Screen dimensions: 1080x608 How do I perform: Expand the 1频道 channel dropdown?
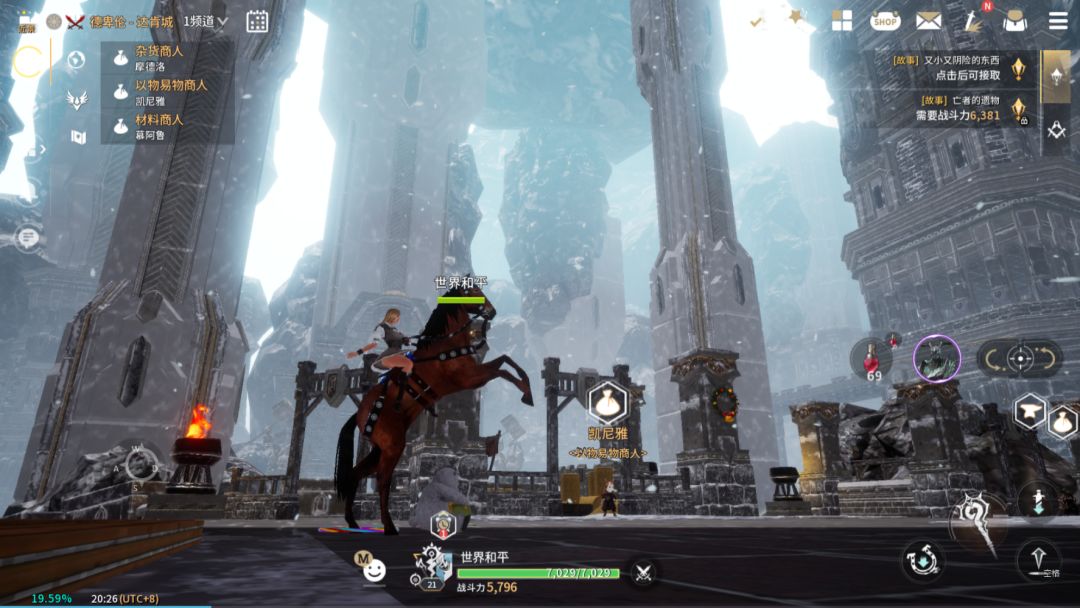pos(205,21)
